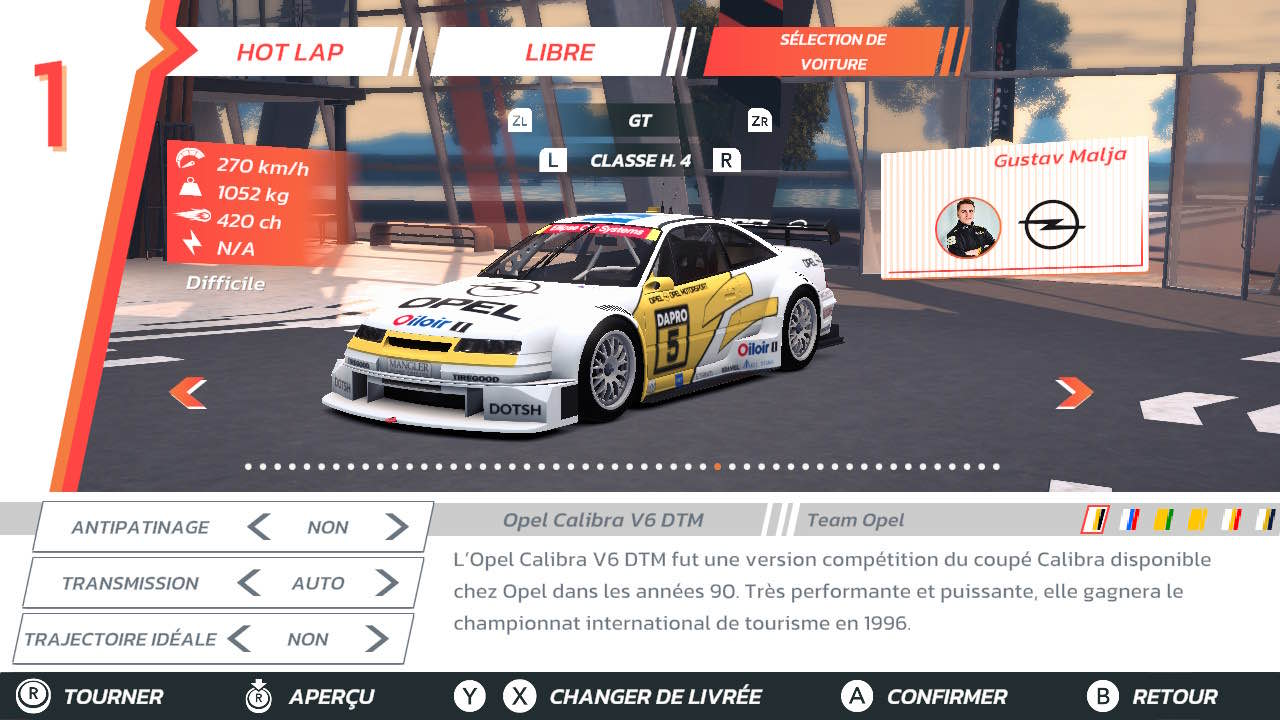Open the Hot Lap tab
This screenshot has width=1280, height=720.
(x=290, y=52)
